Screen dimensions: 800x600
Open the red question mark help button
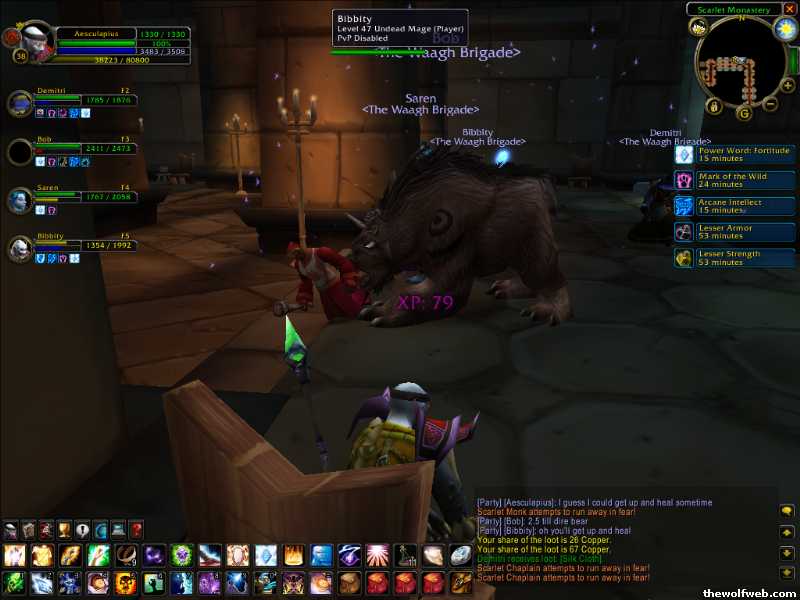[x=137, y=529]
